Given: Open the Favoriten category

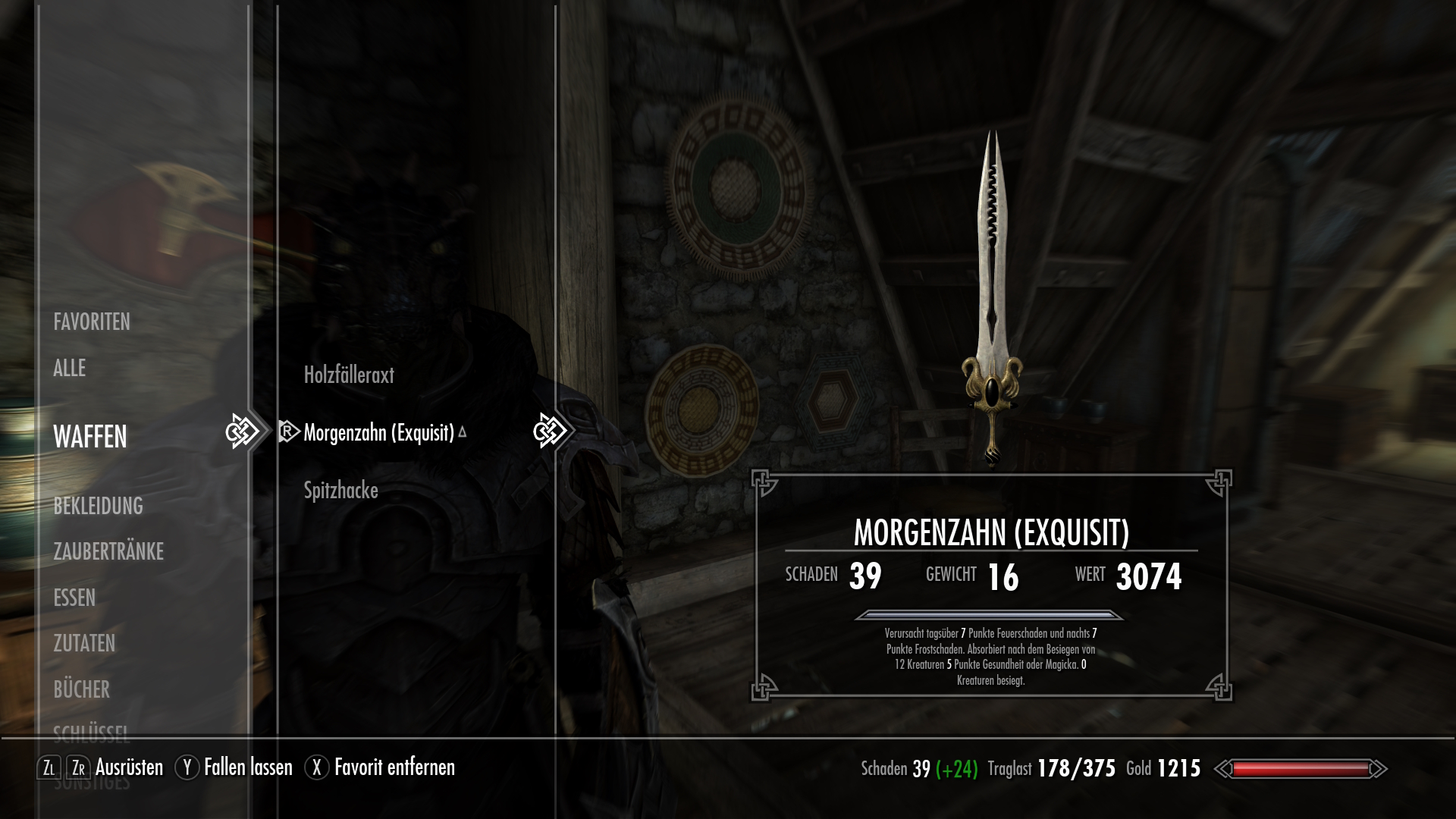Looking at the screenshot, I should (92, 322).
